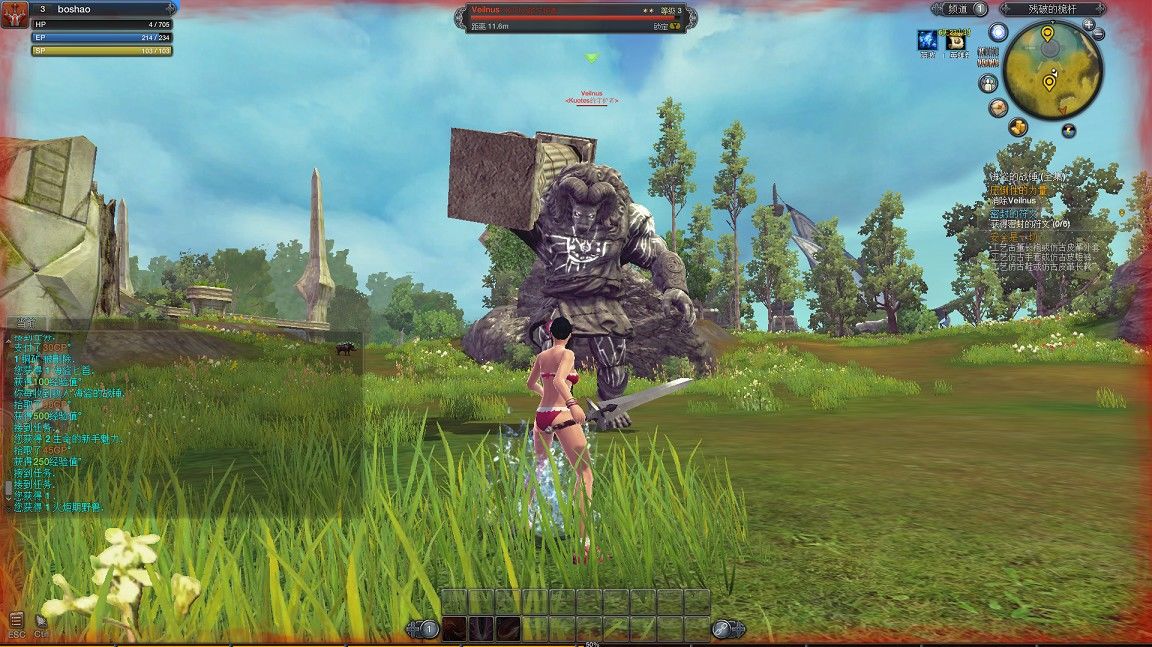Zoom in the minimap with plus button
The width and height of the screenshot is (1152, 647).
(1088, 25)
